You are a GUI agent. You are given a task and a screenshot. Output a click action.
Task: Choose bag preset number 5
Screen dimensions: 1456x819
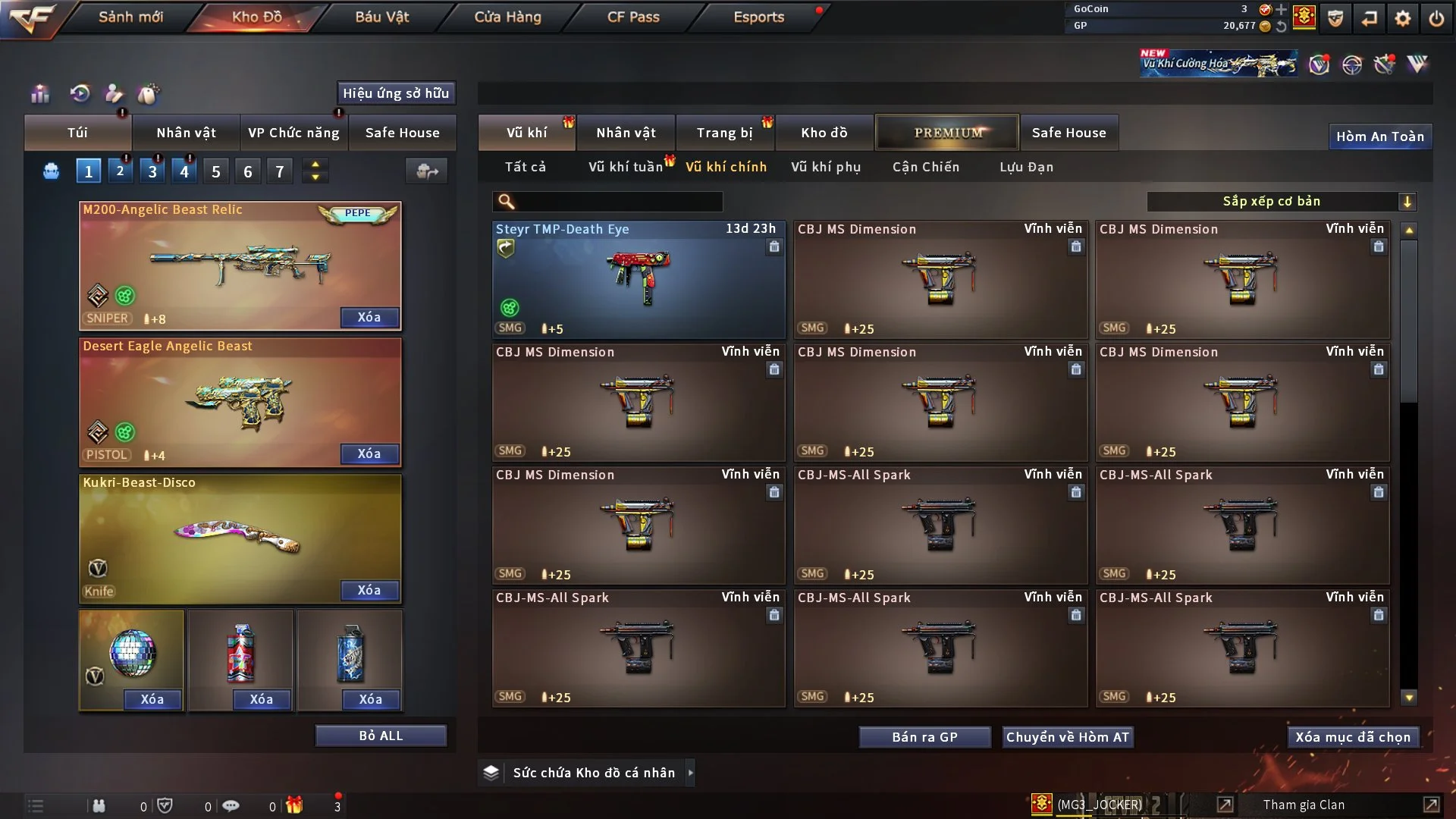point(216,172)
